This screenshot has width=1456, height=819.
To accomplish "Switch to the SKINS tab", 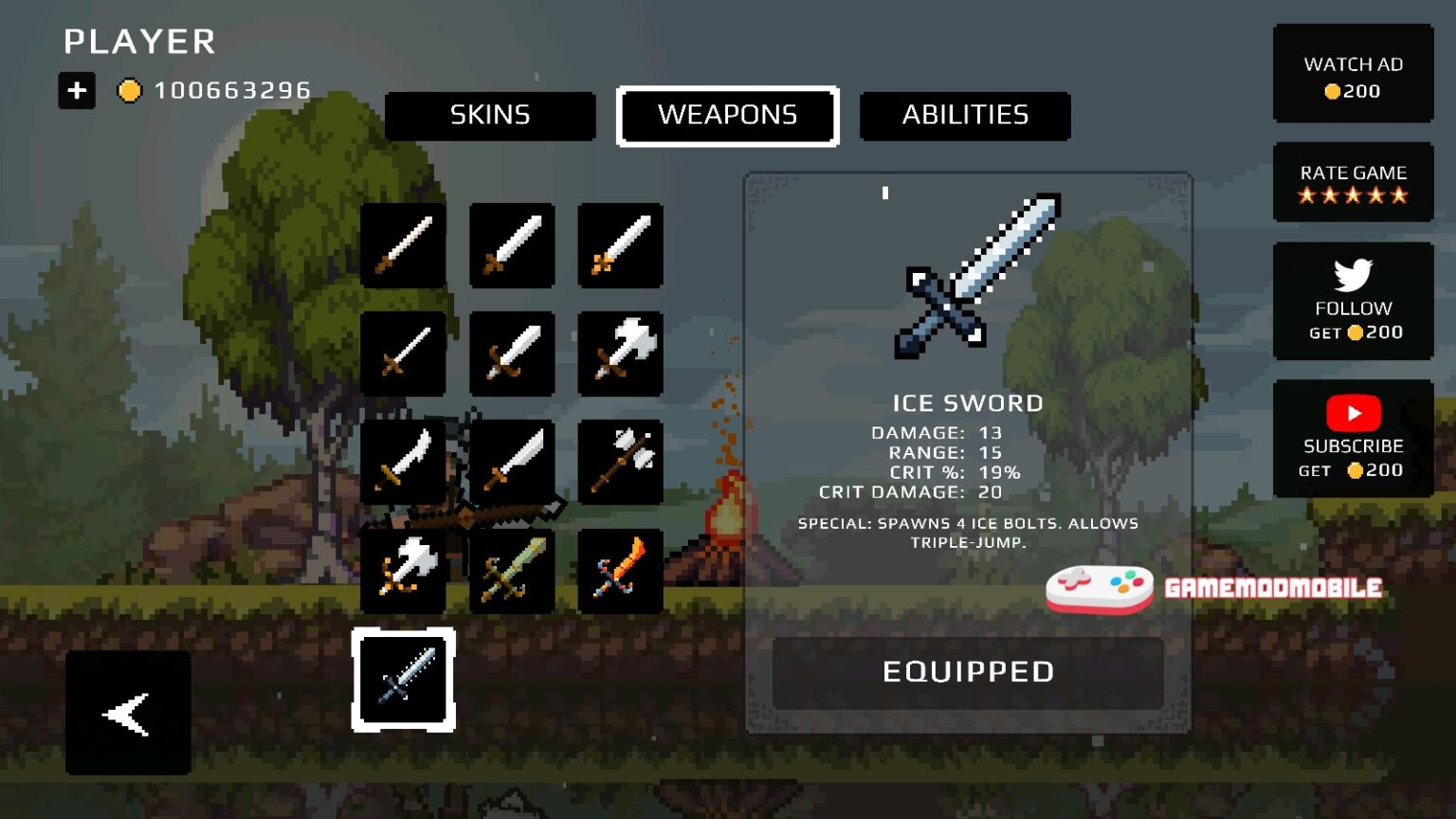I will 489,116.
